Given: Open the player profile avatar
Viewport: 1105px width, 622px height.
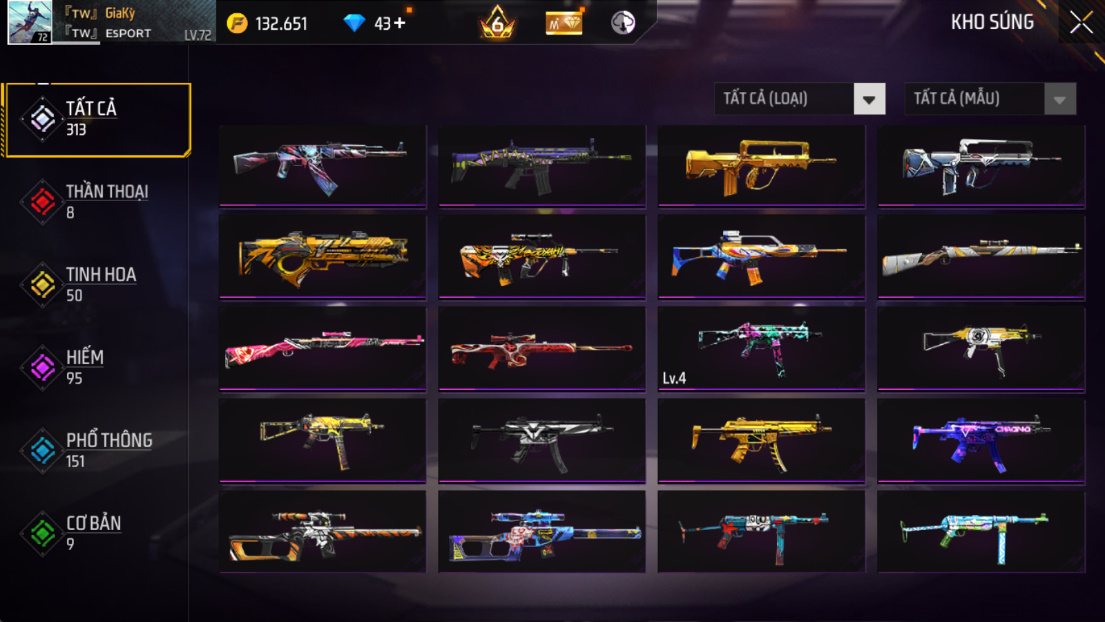Looking at the screenshot, I should point(30,23).
